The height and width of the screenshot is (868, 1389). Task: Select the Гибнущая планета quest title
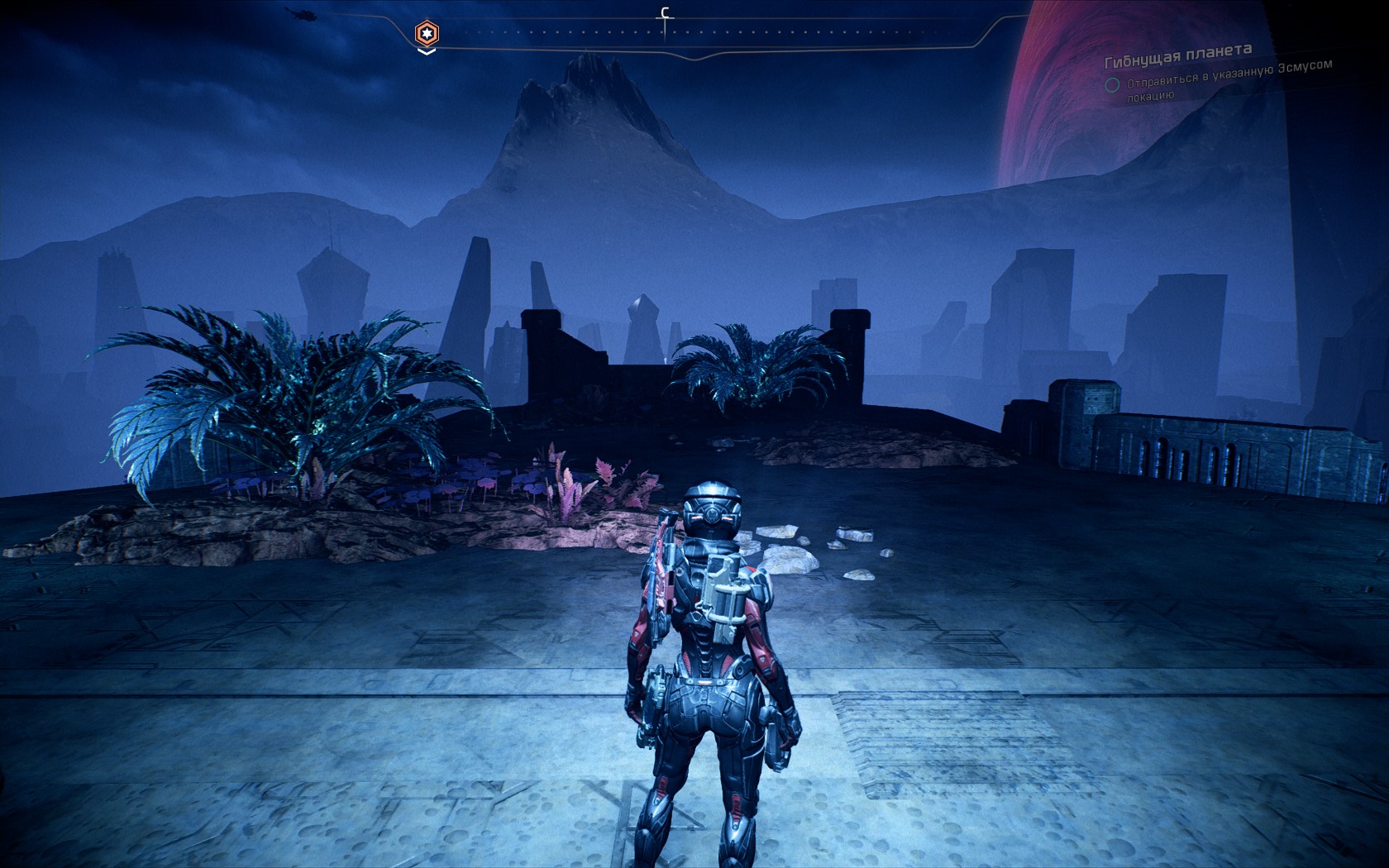point(1178,56)
